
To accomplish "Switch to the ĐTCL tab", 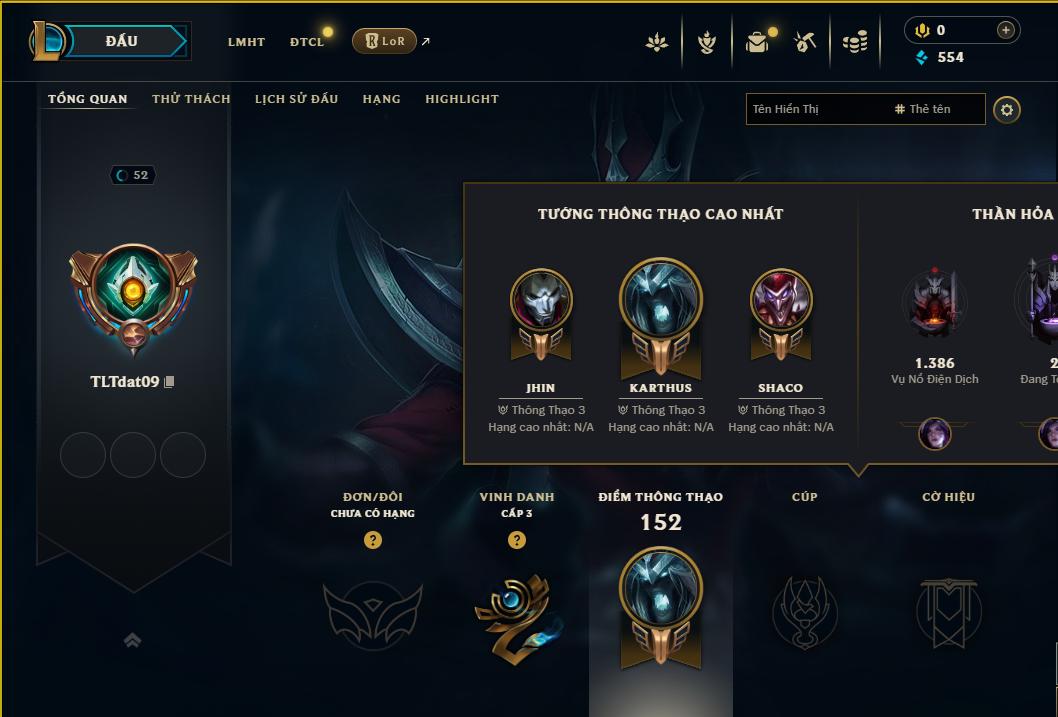I will (x=307, y=42).
